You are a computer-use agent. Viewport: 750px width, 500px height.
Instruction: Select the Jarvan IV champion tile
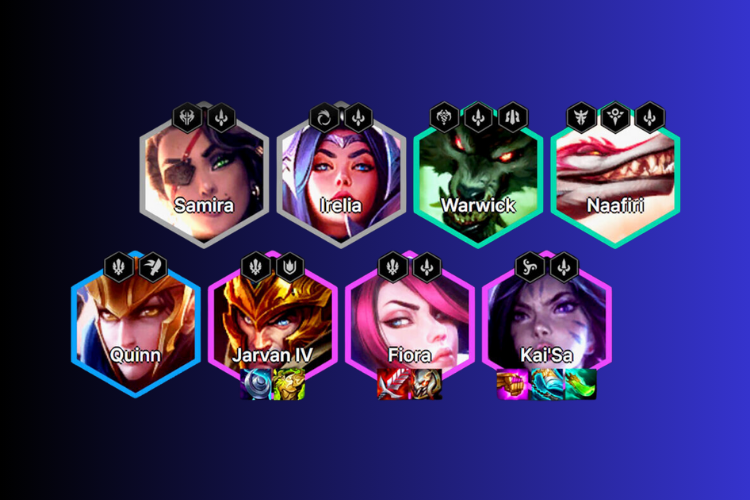[272, 322]
